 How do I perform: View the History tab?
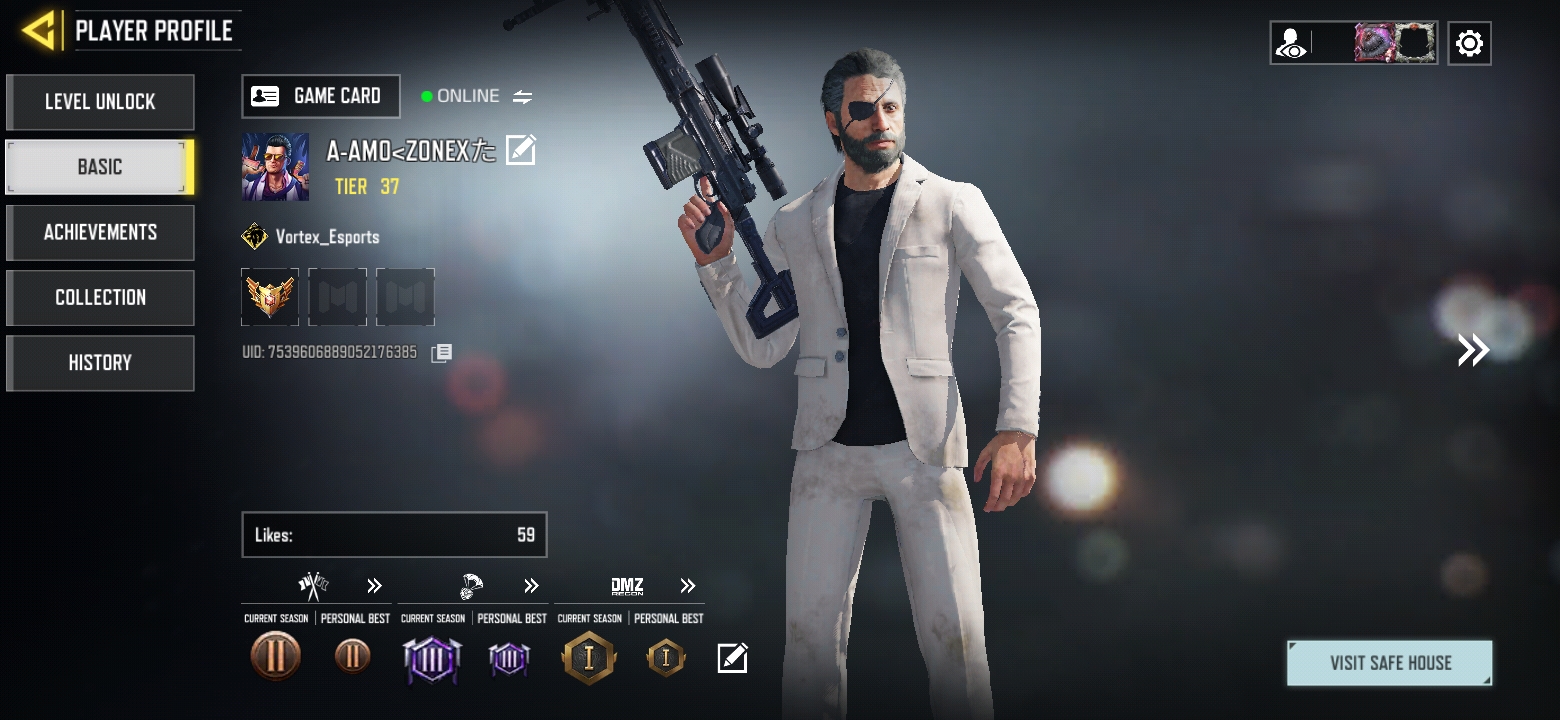100,362
